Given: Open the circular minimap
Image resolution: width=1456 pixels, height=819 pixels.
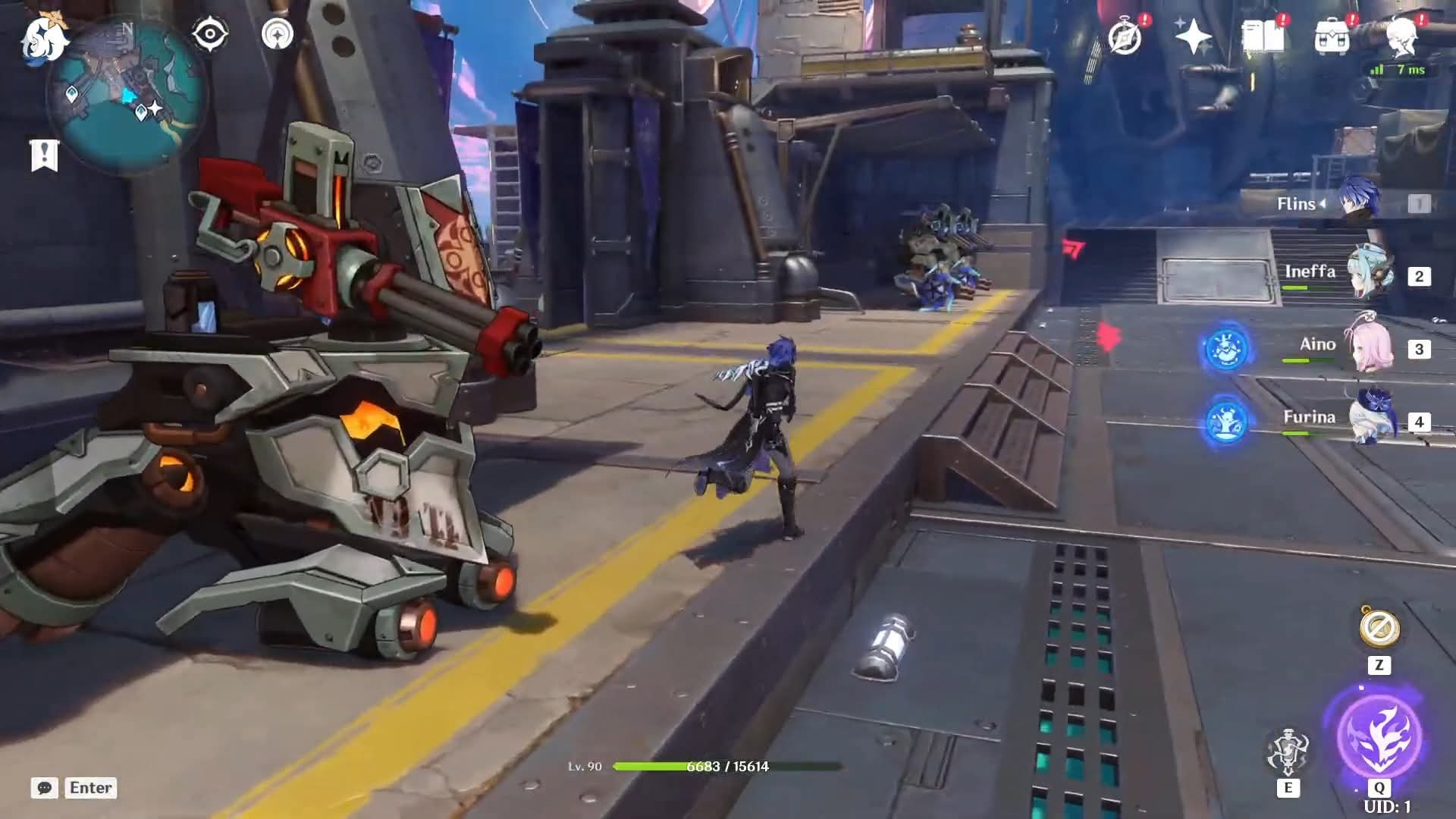Looking at the screenshot, I should pos(126,97).
